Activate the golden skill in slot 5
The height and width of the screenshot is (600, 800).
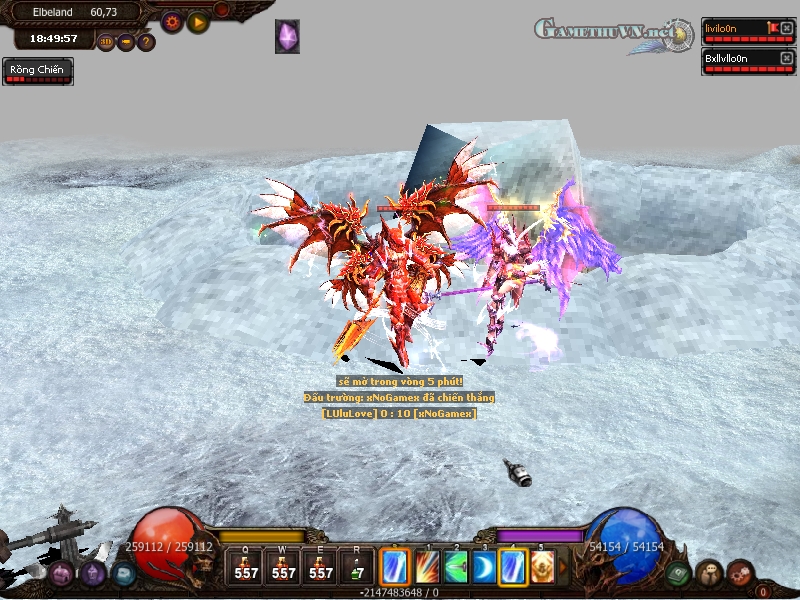pos(543,566)
